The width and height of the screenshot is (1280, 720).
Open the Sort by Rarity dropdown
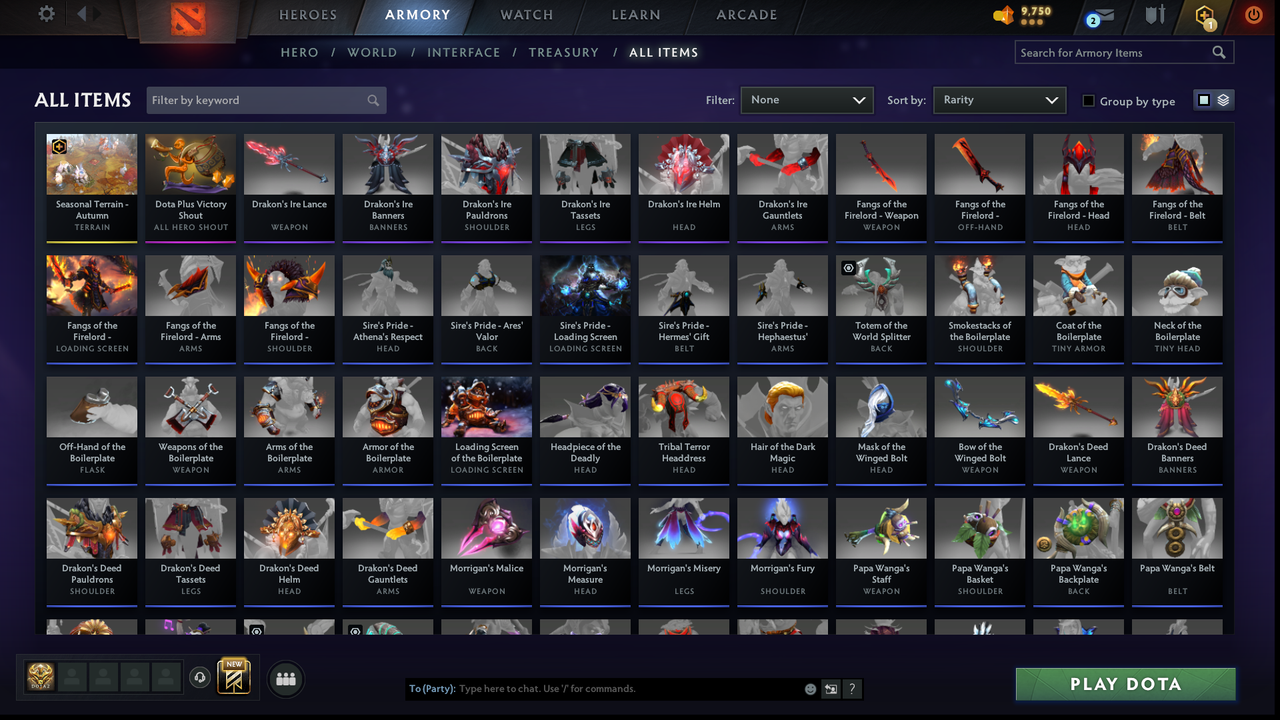pyautogui.click(x=999, y=100)
